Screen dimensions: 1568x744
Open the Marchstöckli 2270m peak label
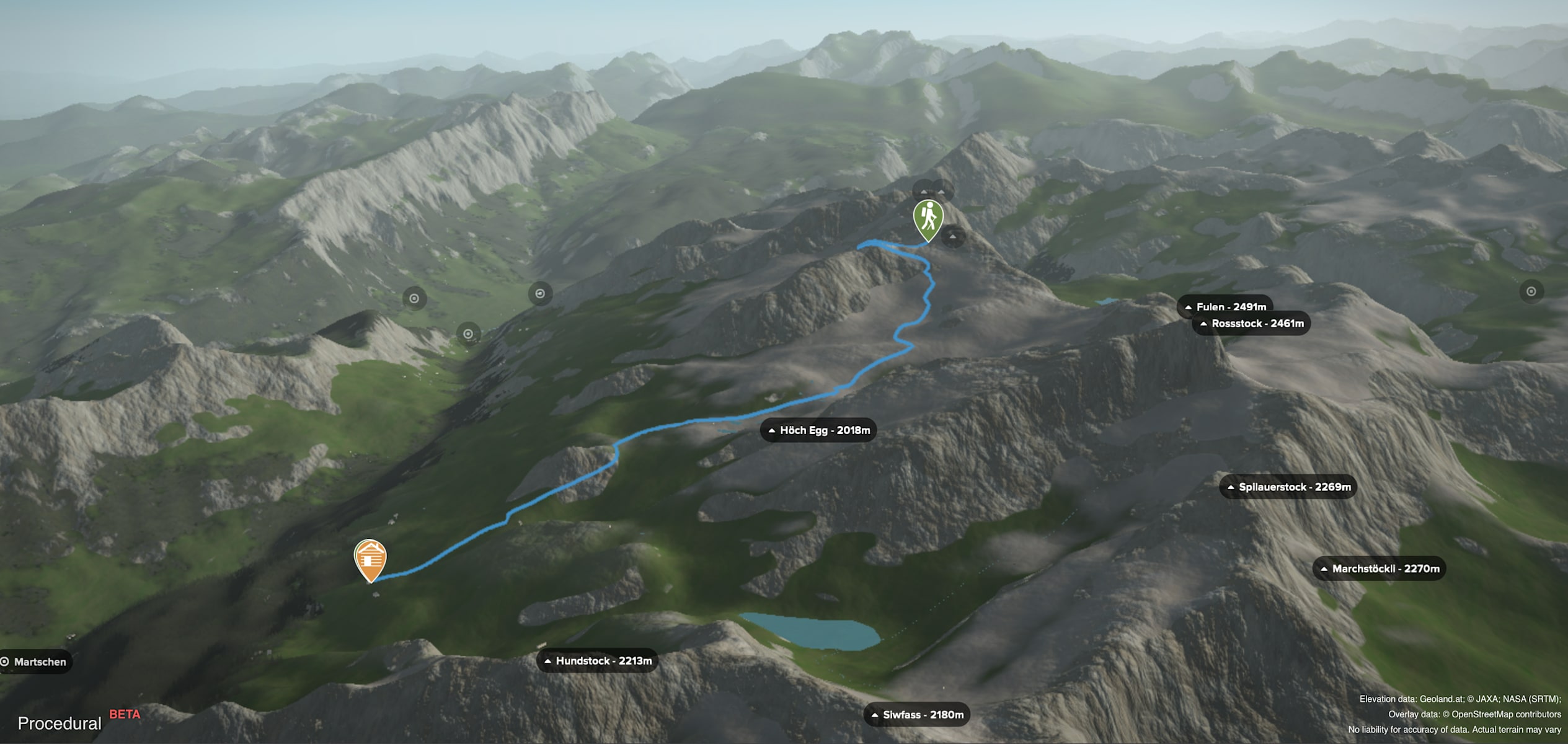click(x=1379, y=569)
